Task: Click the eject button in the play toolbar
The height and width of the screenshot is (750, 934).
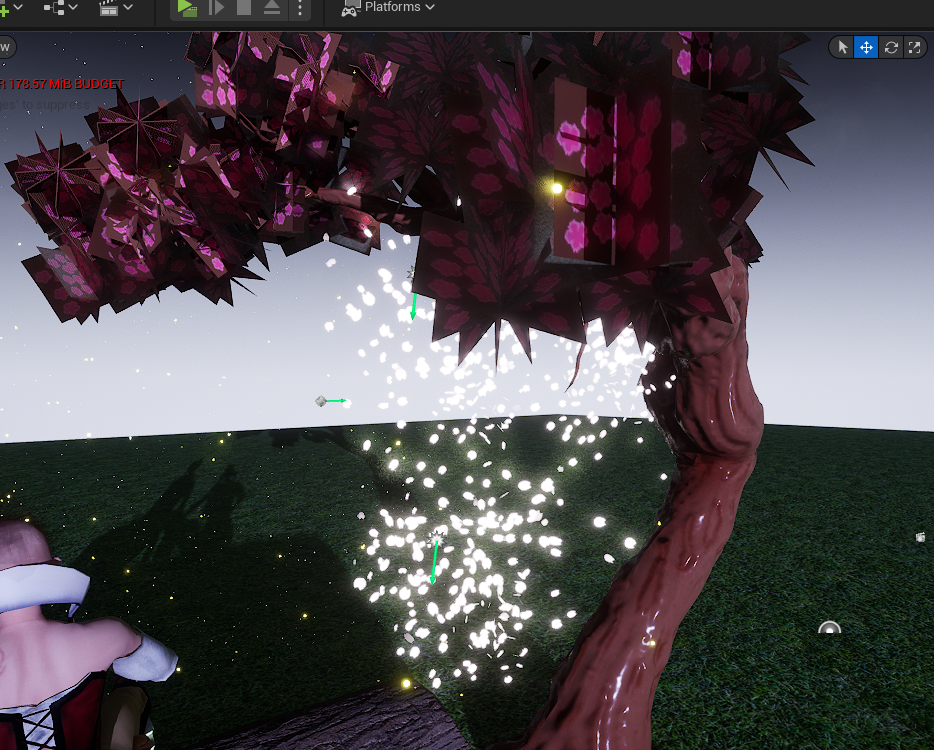Action: pyautogui.click(x=272, y=8)
